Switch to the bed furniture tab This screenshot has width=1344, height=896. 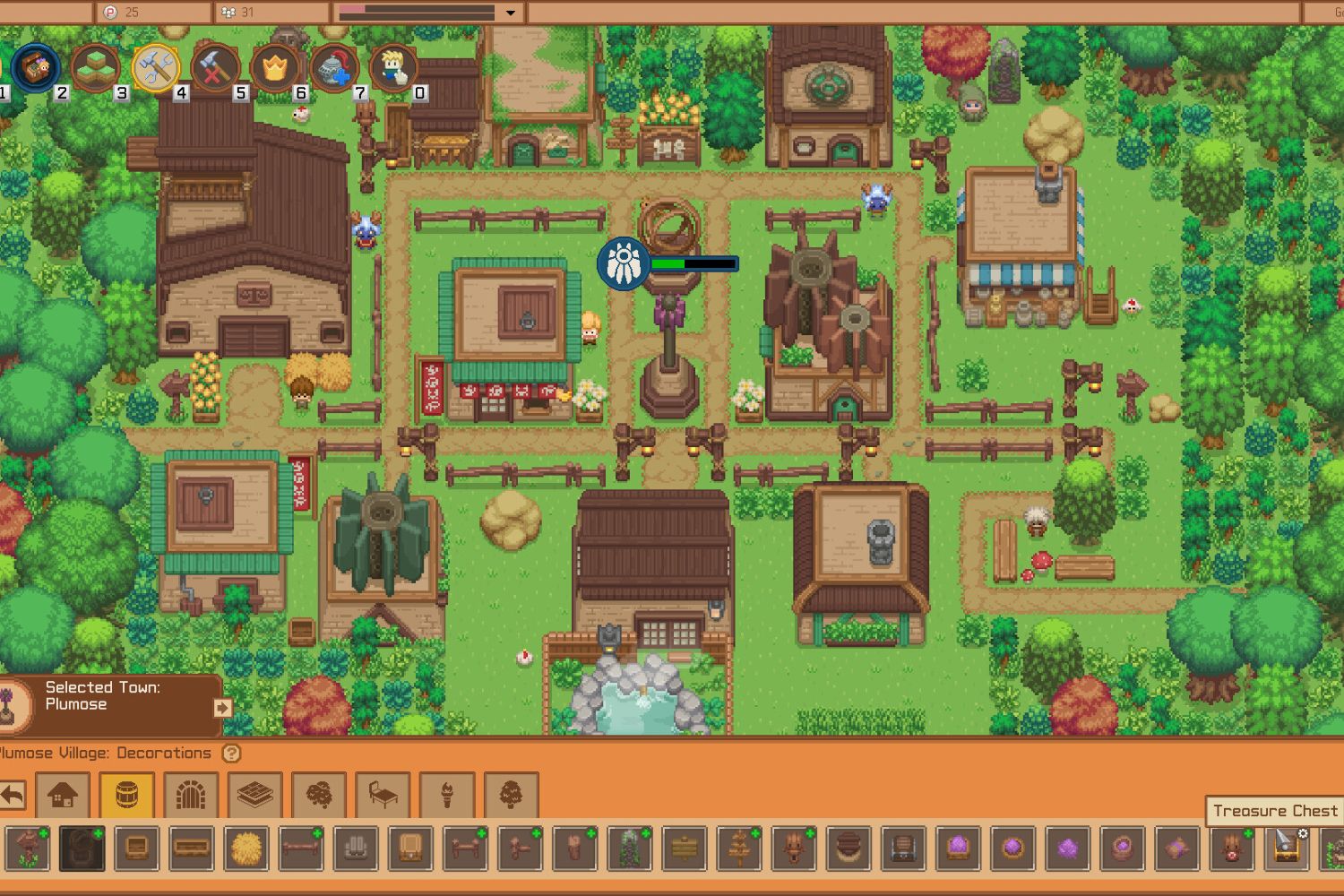pyautogui.click(x=383, y=795)
